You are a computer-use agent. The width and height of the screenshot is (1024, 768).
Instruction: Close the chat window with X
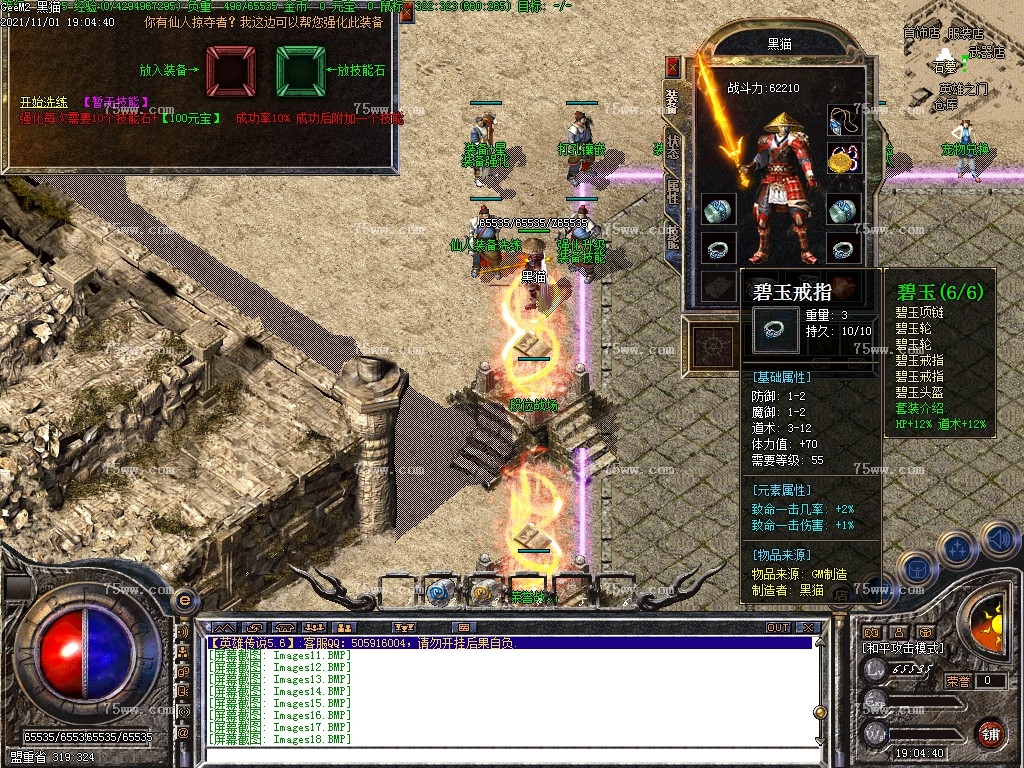(808, 628)
